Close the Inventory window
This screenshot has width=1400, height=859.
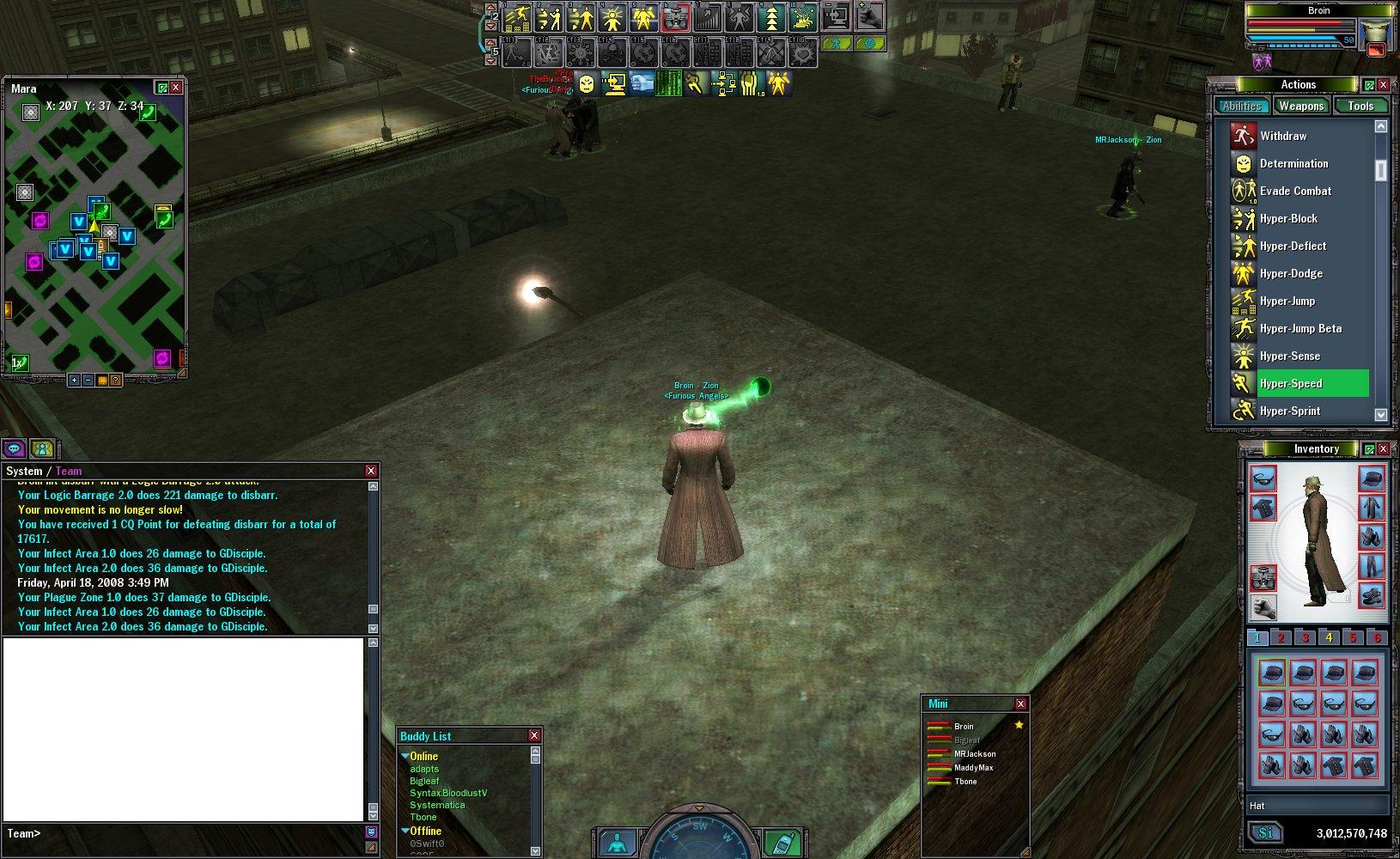coord(1383,448)
